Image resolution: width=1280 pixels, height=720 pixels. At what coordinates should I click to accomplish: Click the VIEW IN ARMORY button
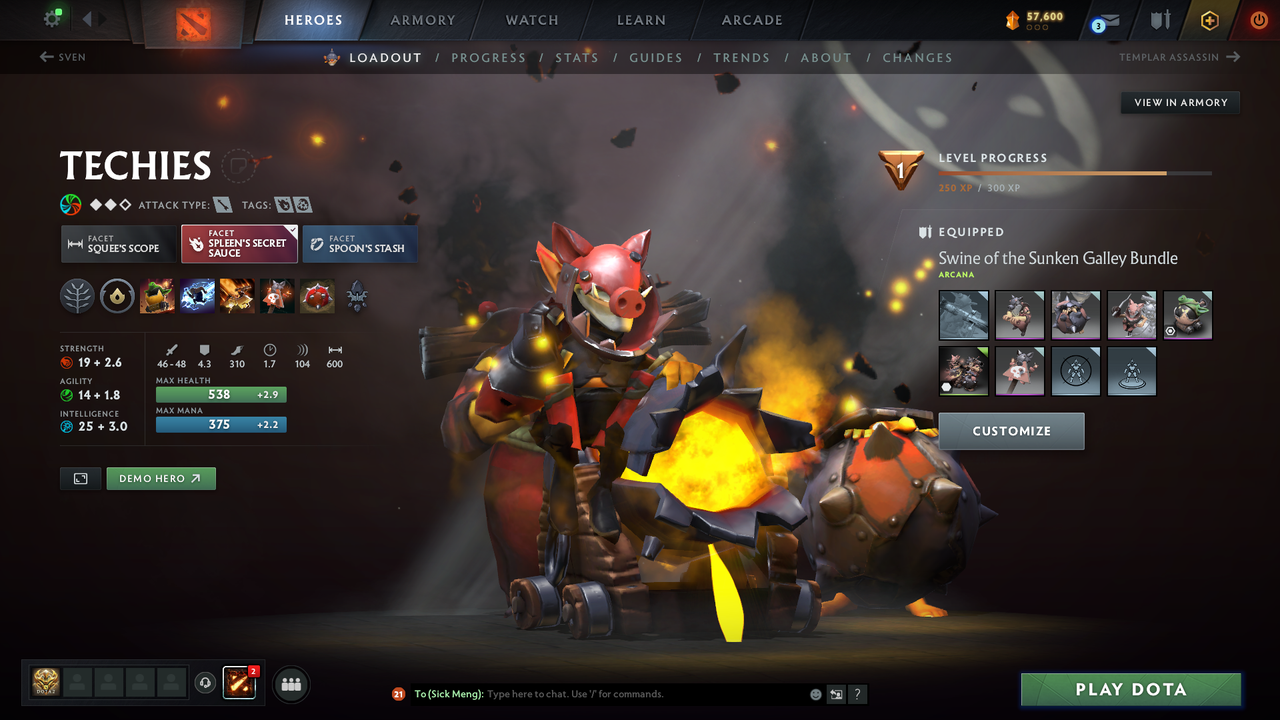coord(1180,102)
